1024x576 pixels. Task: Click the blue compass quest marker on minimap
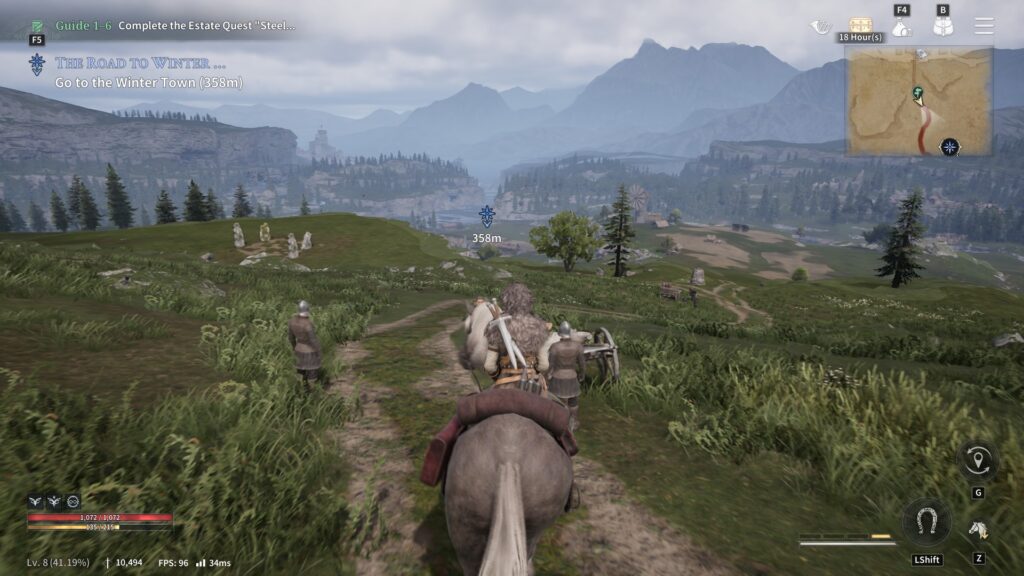coord(949,147)
